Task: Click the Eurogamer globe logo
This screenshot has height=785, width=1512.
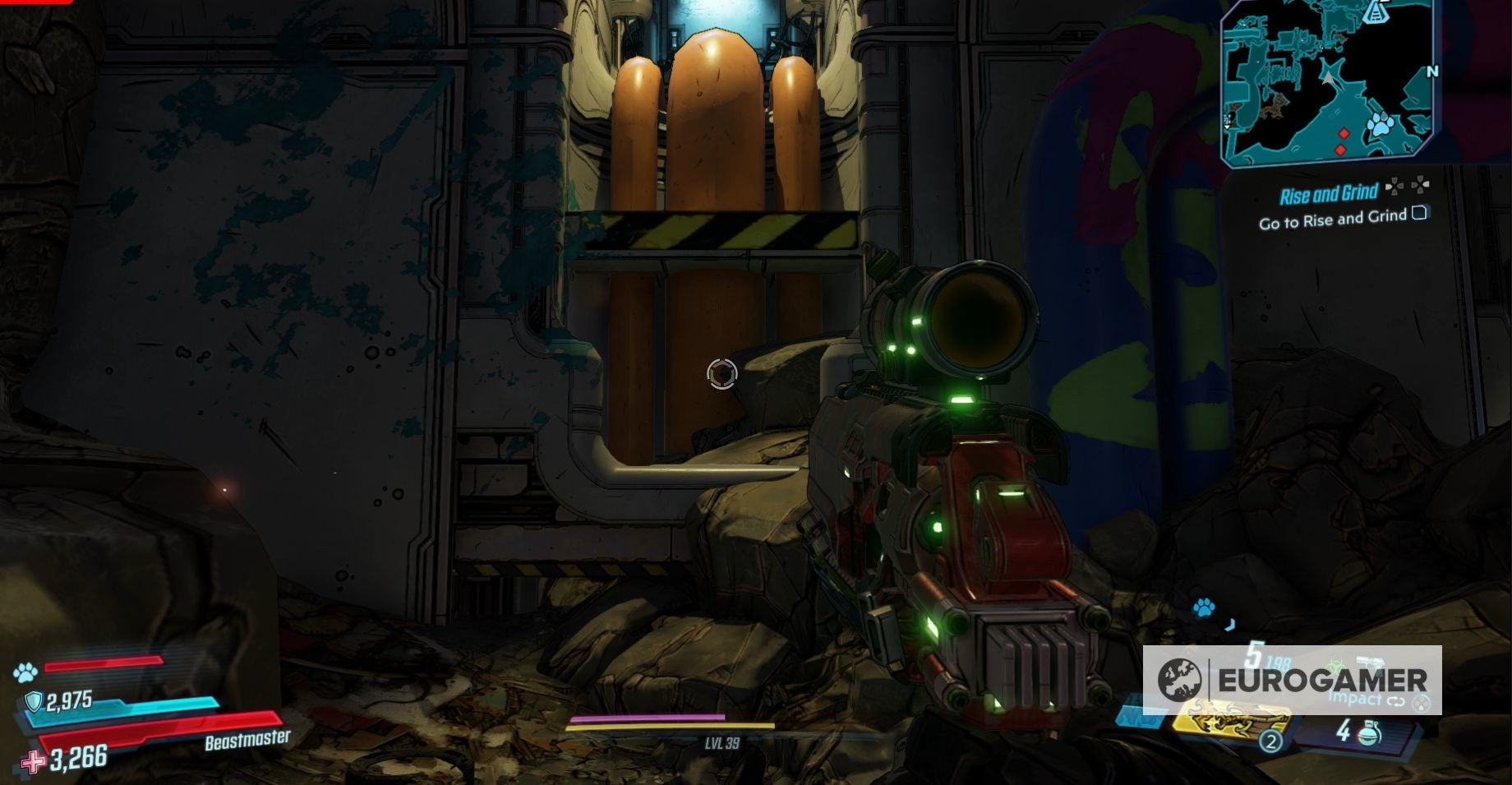Action: click(1178, 681)
